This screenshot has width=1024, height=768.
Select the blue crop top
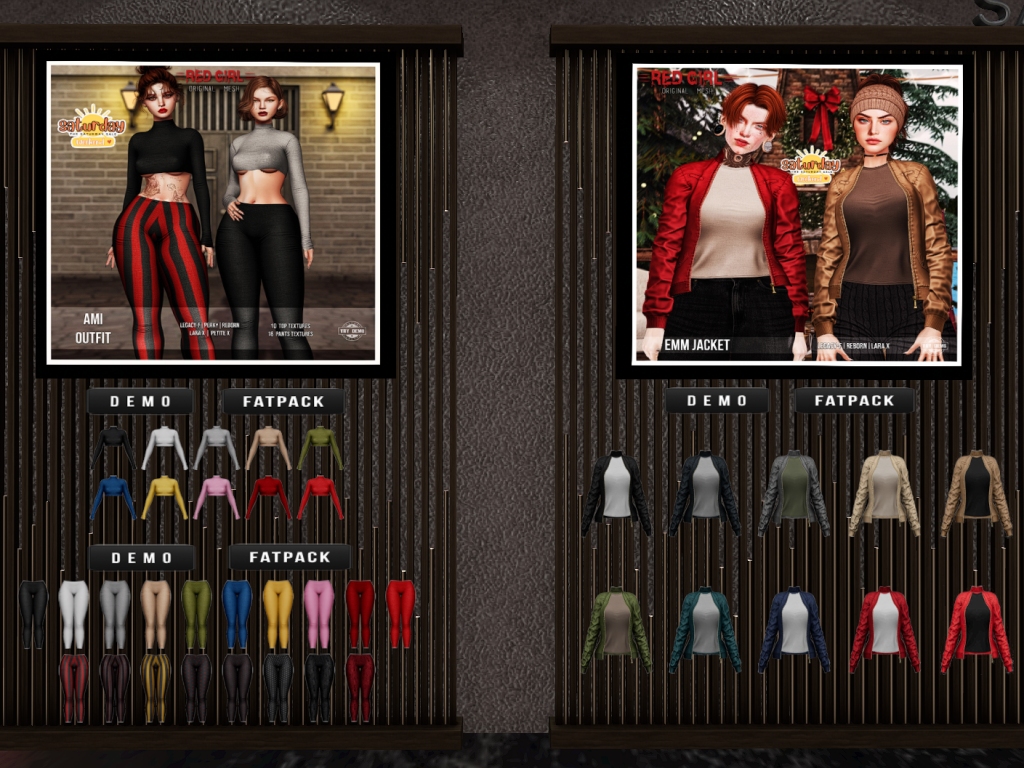113,497
